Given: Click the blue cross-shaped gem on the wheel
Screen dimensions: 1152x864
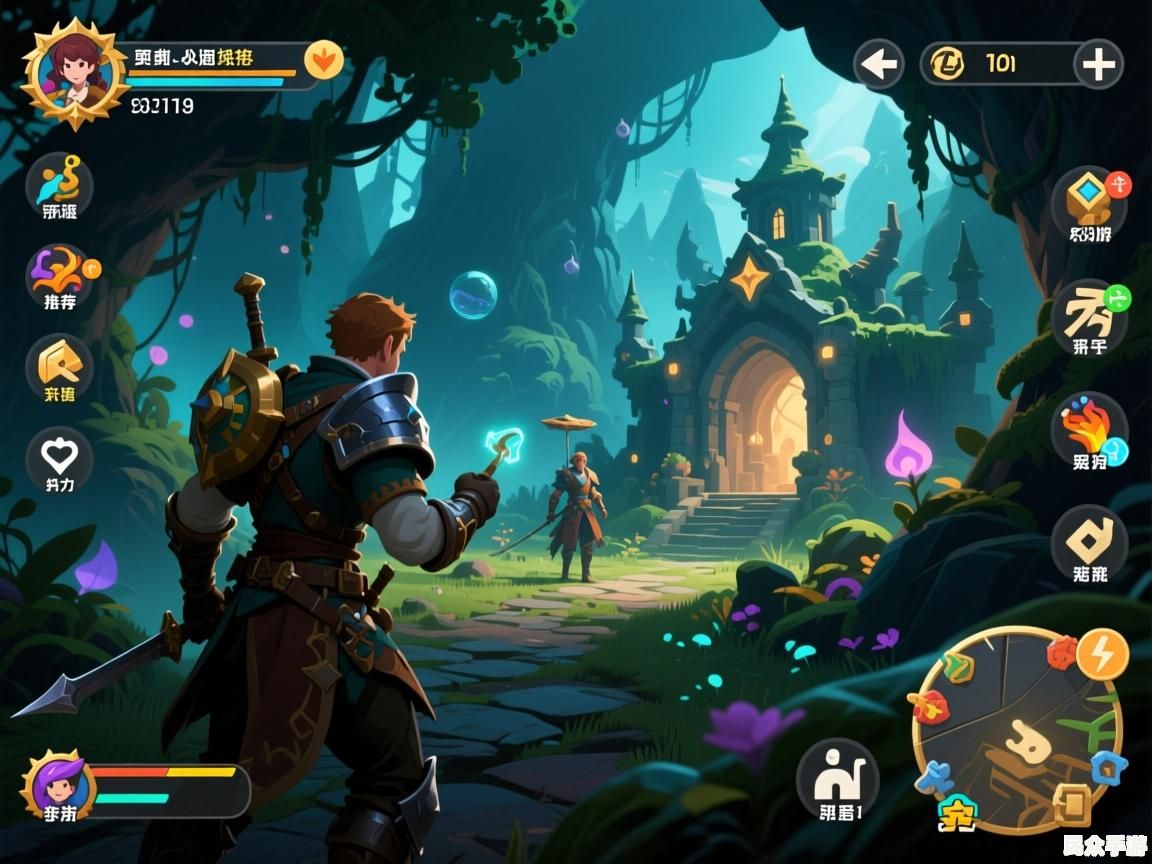Looking at the screenshot, I should pos(935,777).
